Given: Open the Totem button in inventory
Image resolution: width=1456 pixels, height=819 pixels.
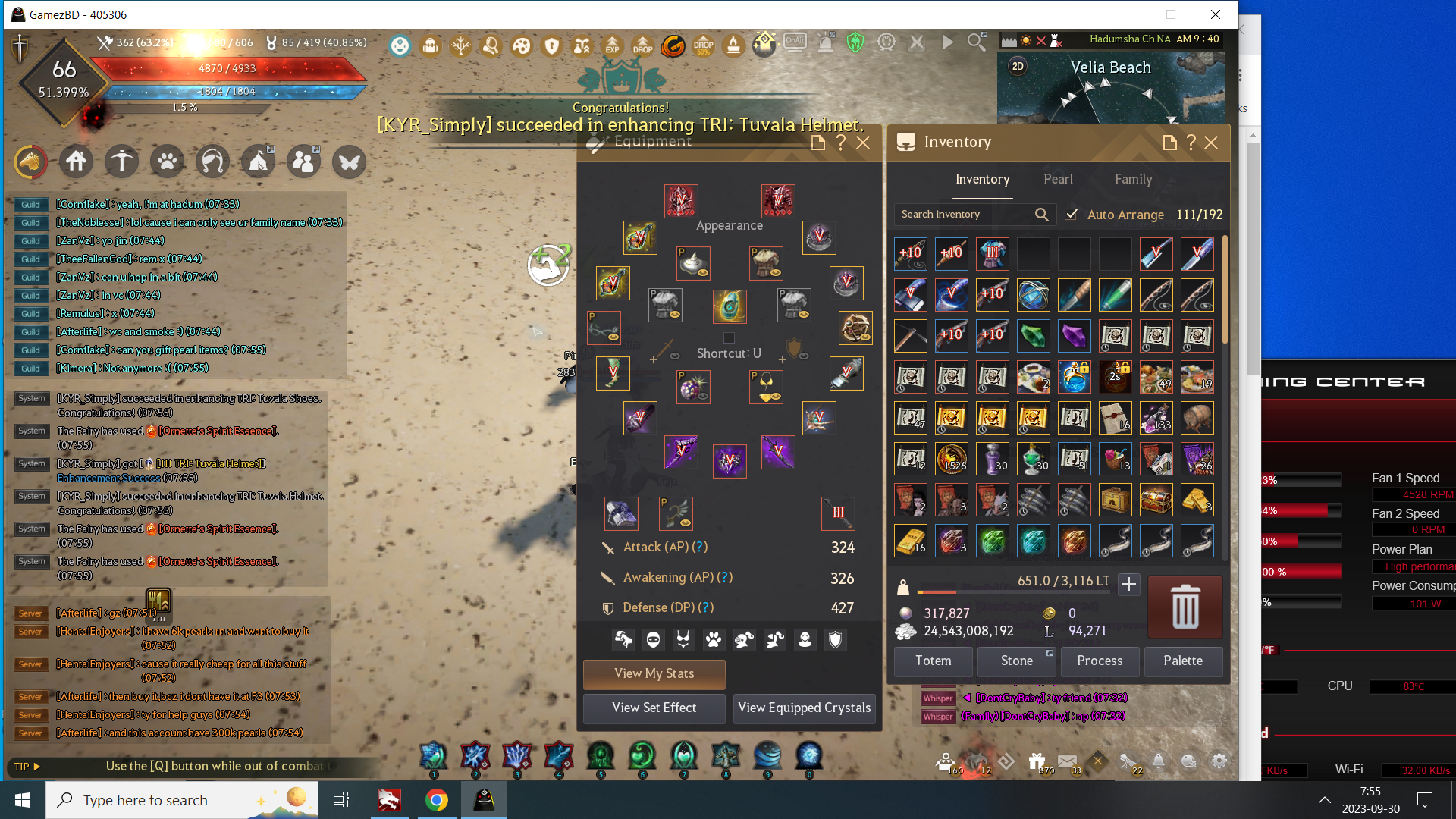Looking at the screenshot, I should coord(933,661).
